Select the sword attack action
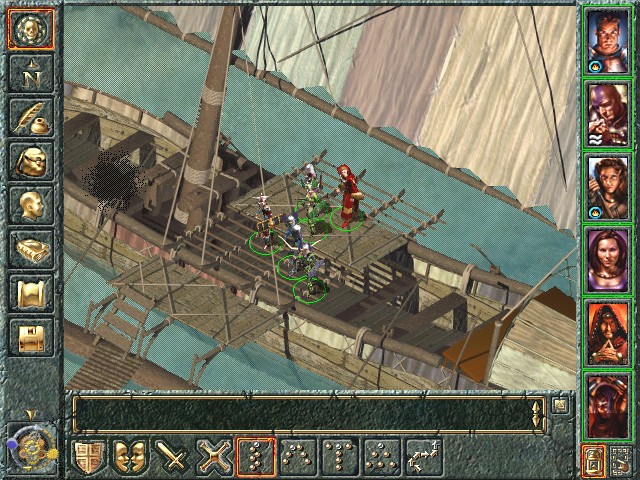Viewport: 640px width, 480px height. click(x=175, y=457)
